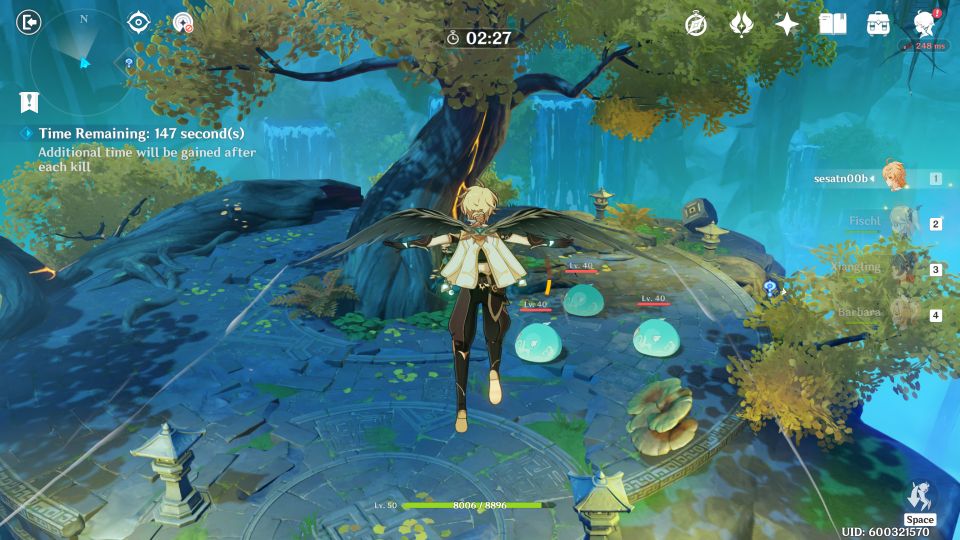Open the Wish menu wings icon
The height and width of the screenshot is (540, 960).
[741, 24]
